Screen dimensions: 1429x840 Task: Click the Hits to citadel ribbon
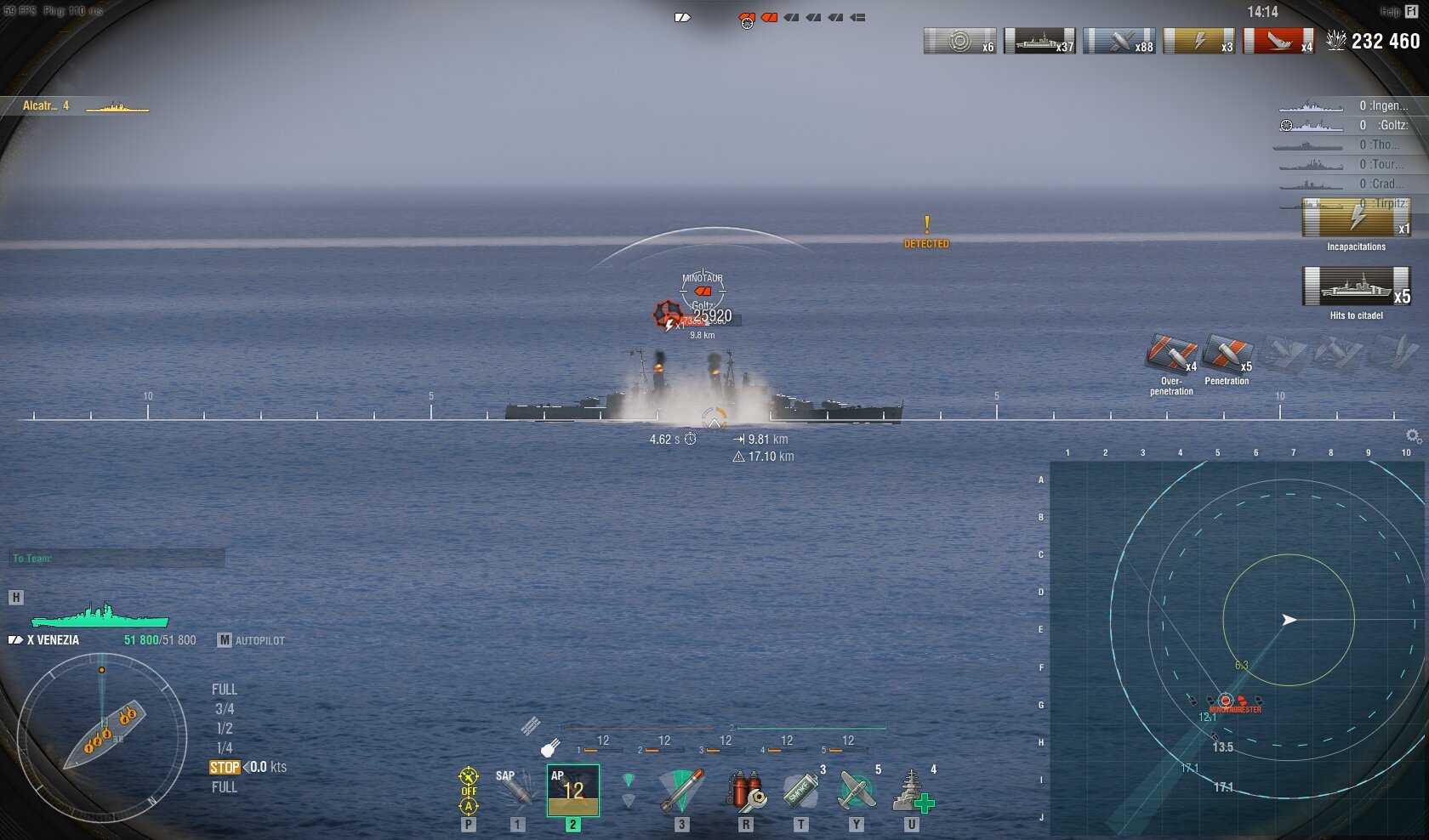(1356, 287)
